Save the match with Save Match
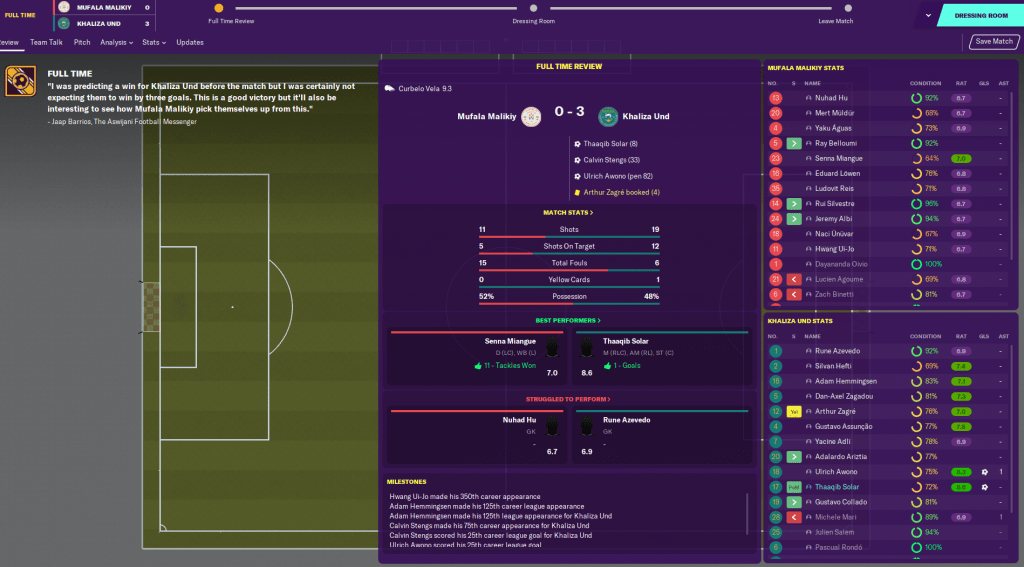This screenshot has height=567, width=1024. [x=994, y=42]
